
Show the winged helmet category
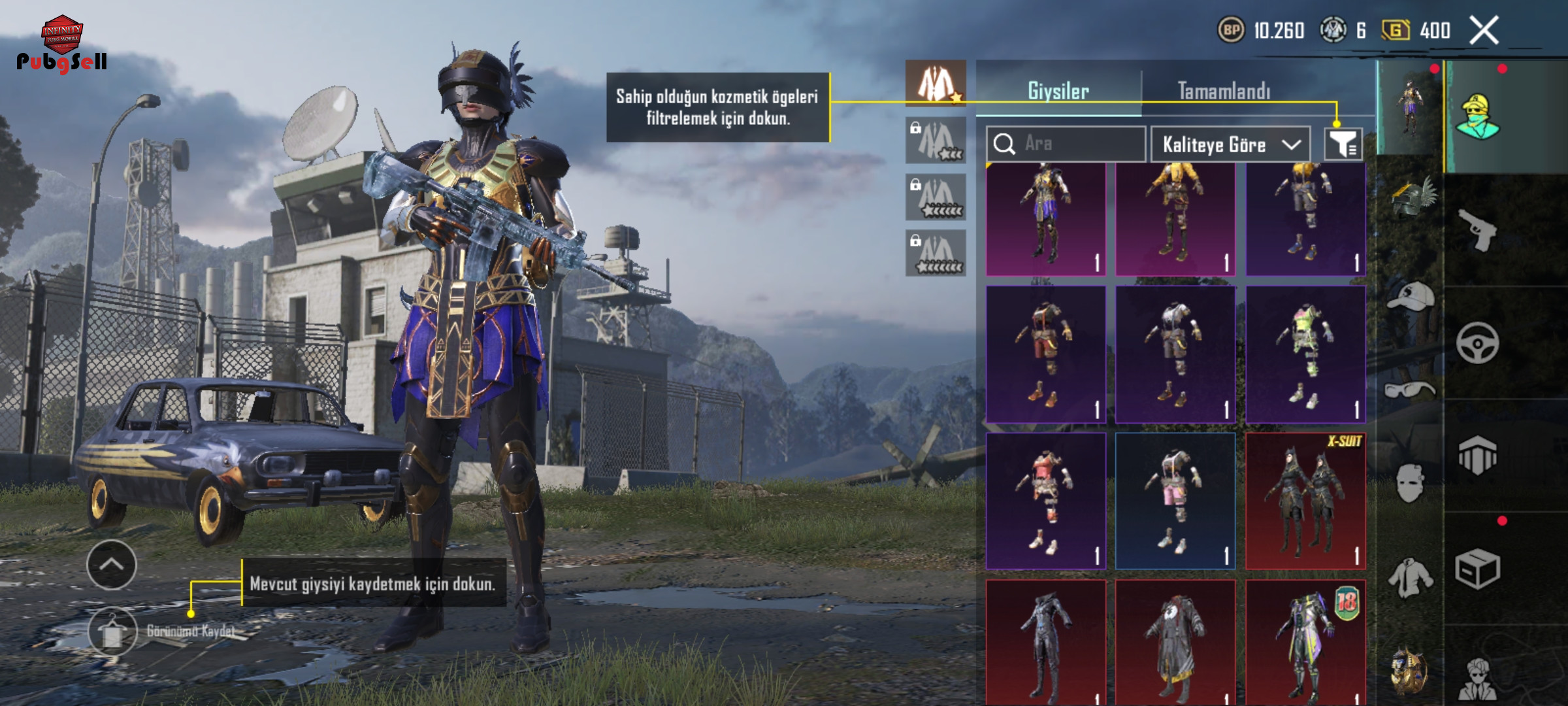1411,198
